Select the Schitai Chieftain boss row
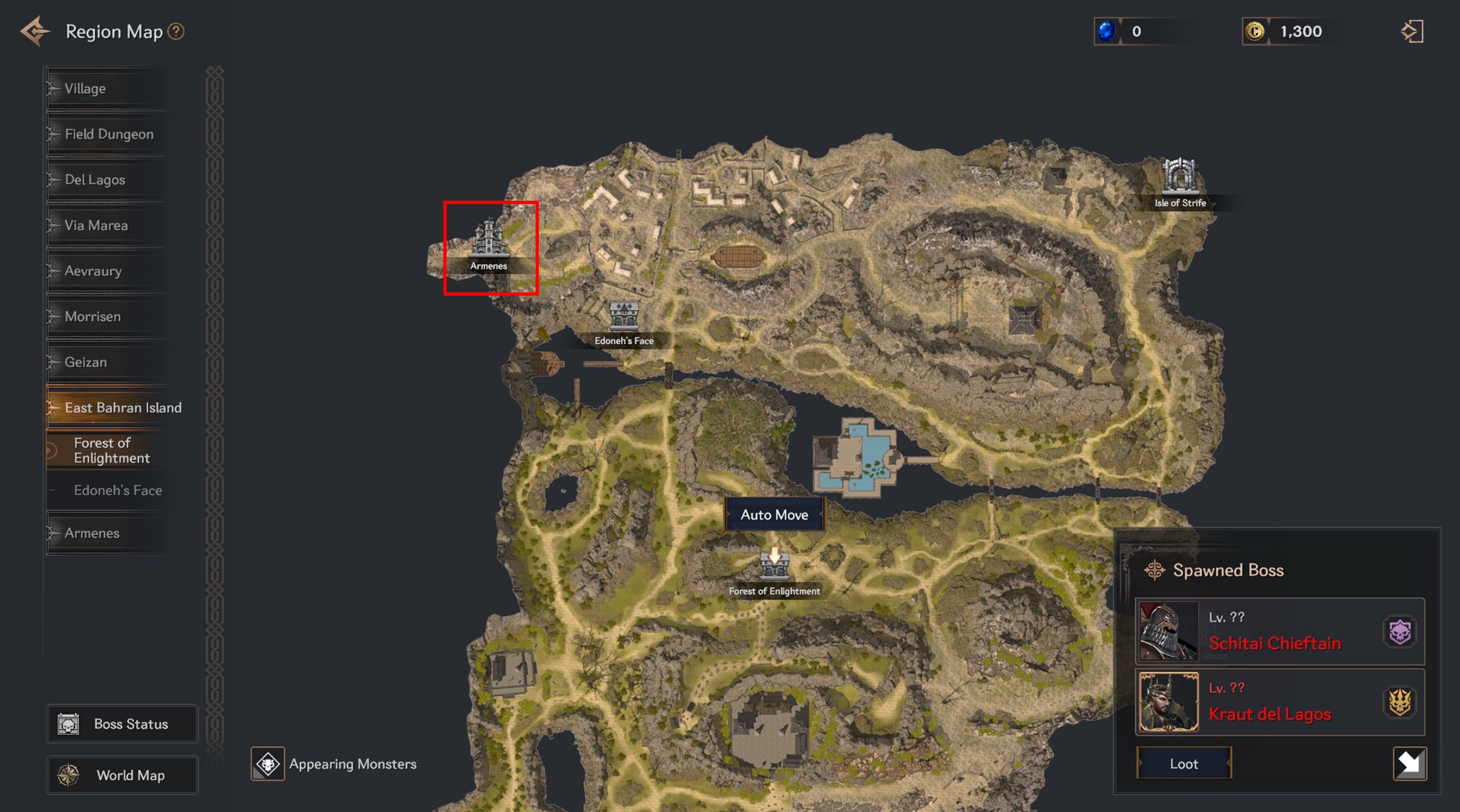Viewport: 1460px width, 812px height. [x=1279, y=631]
